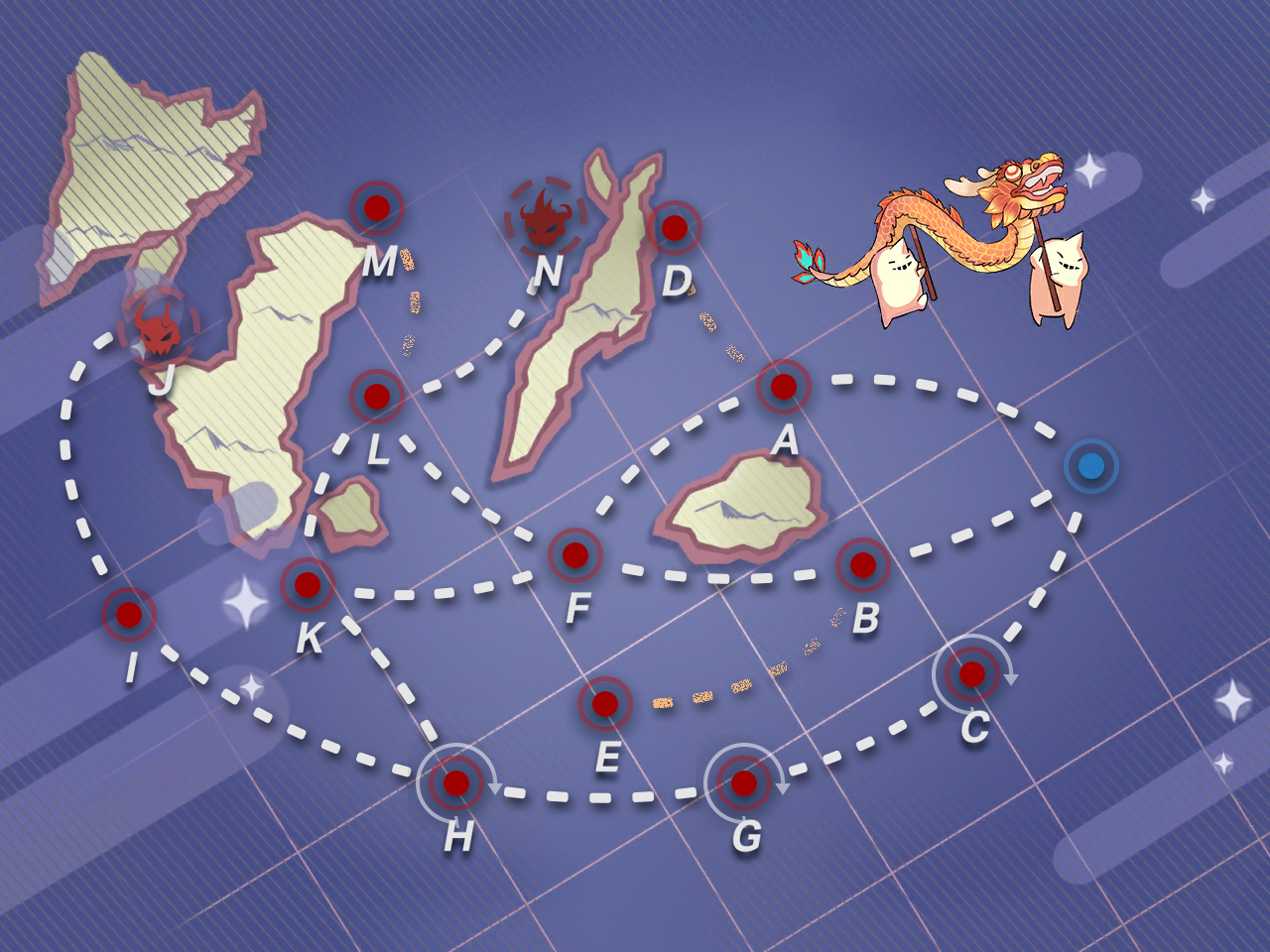This screenshot has width=1270, height=952.
Task: Select map node D
Action: 675,228
